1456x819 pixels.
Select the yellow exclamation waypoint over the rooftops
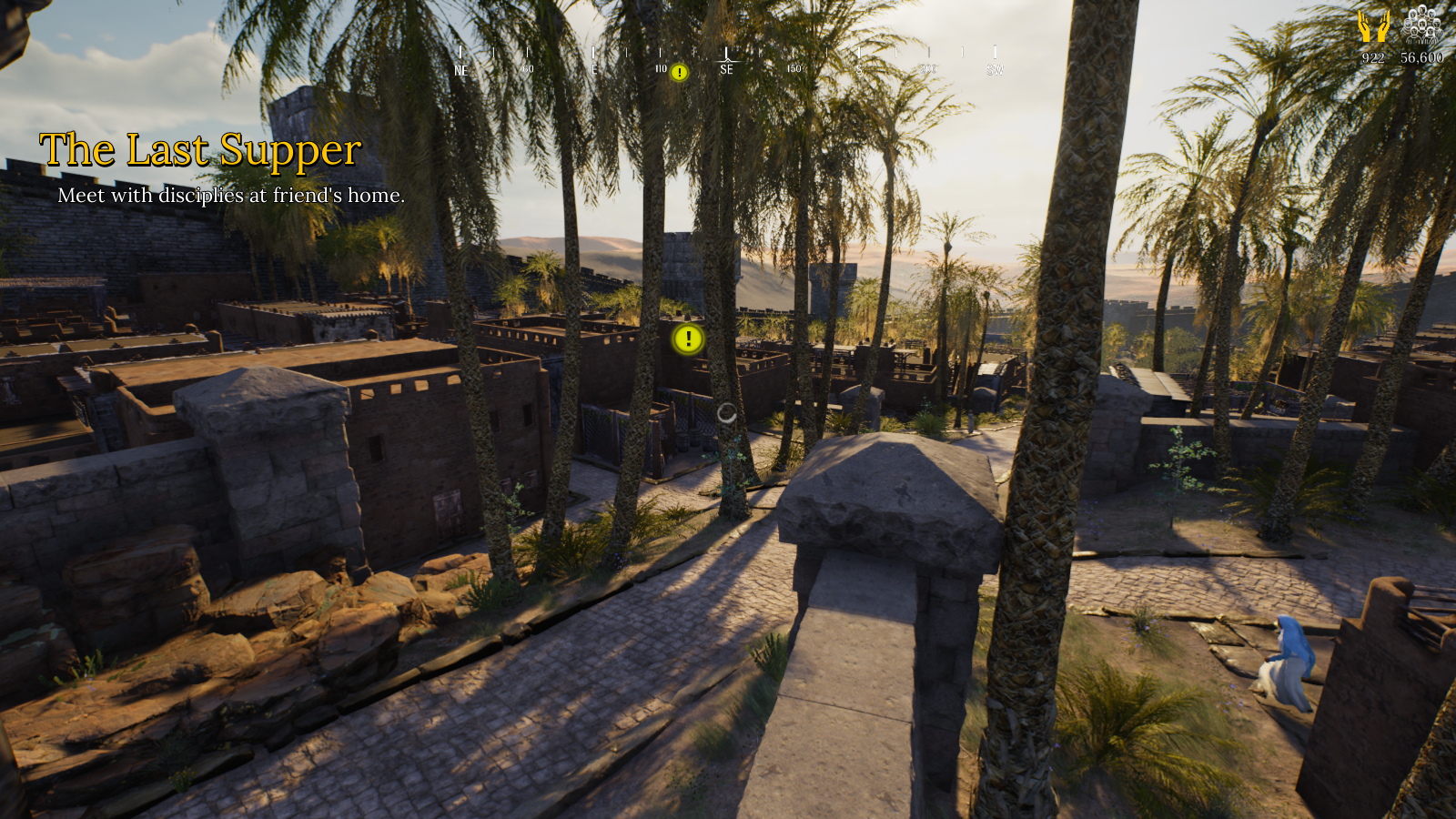click(688, 339)
